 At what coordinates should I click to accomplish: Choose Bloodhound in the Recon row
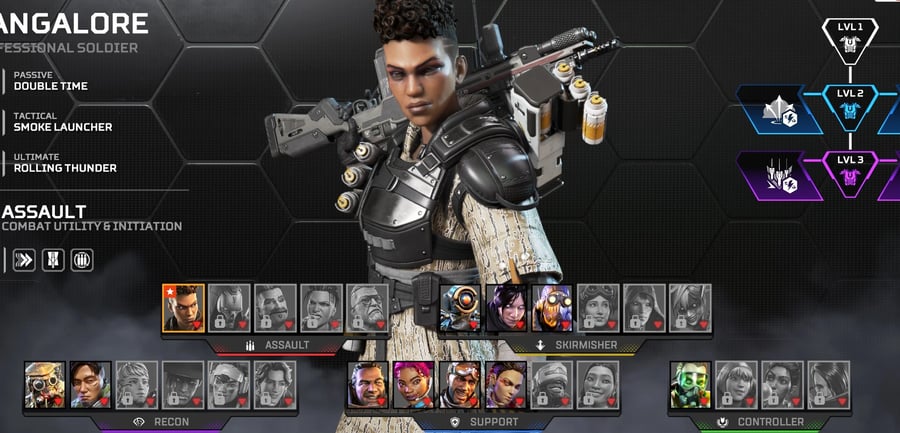(x=44, y=385)
